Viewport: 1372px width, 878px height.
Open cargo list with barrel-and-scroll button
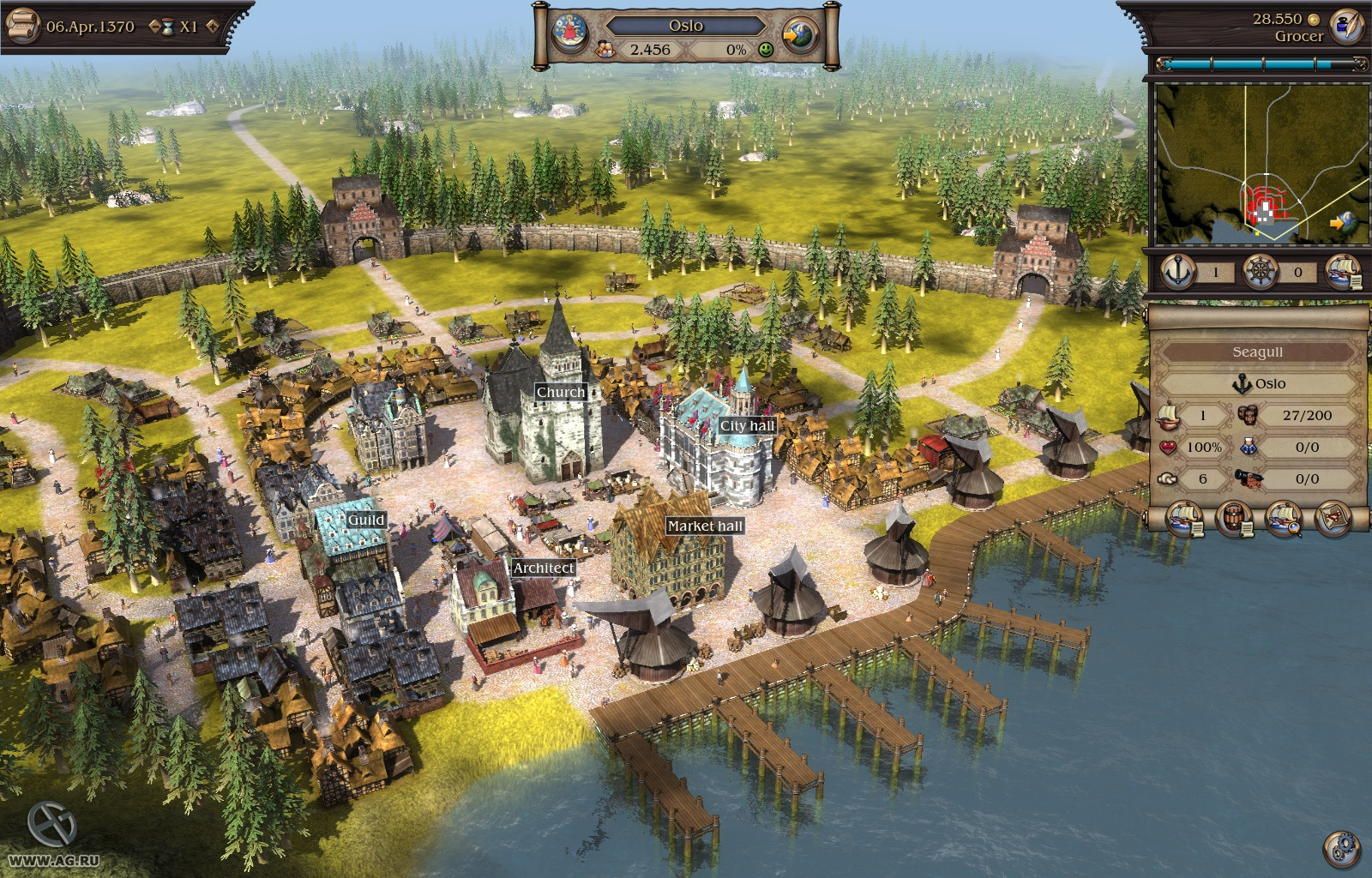1235,520
